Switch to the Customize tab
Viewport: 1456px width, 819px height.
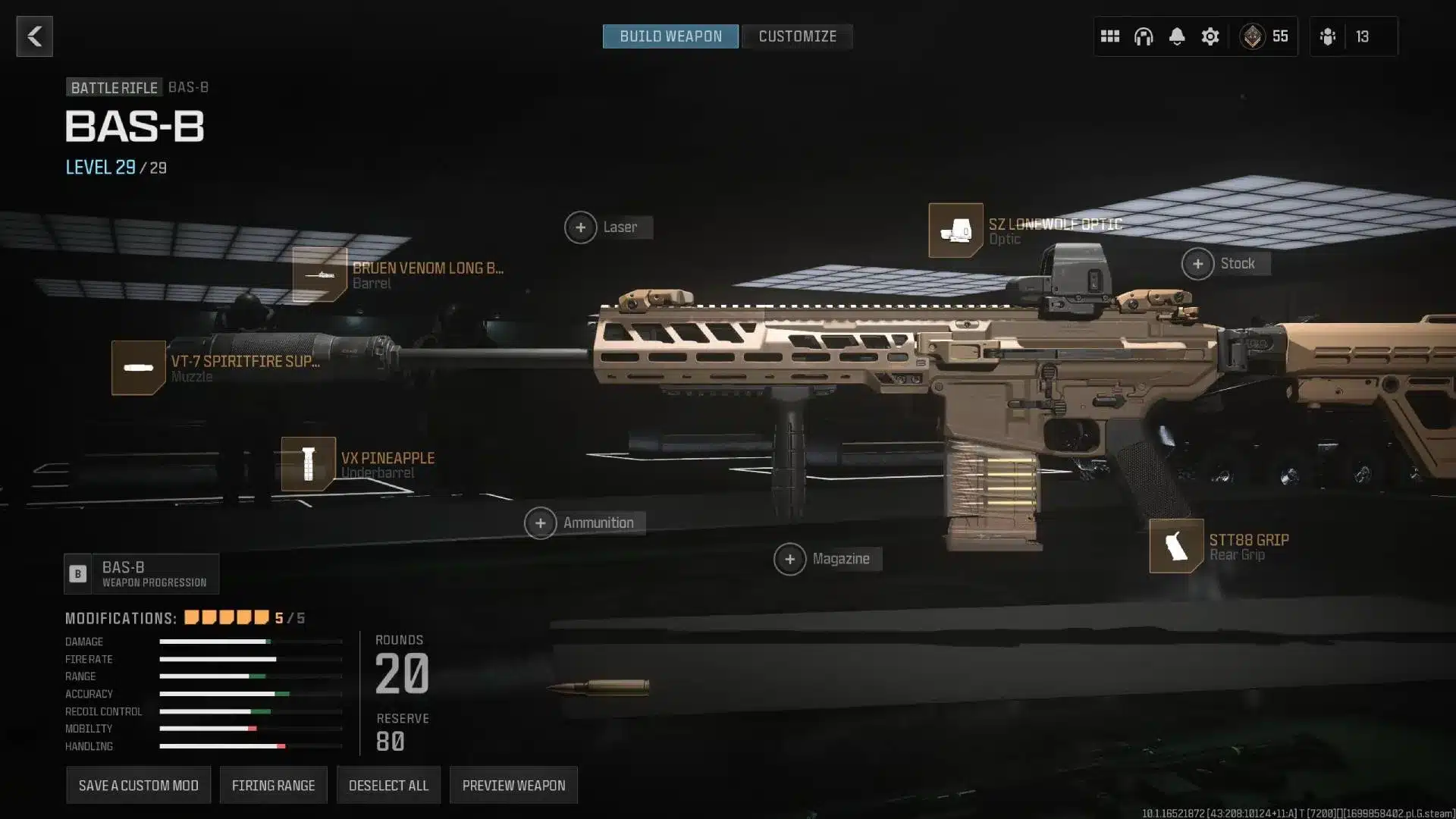coord(798,36)
